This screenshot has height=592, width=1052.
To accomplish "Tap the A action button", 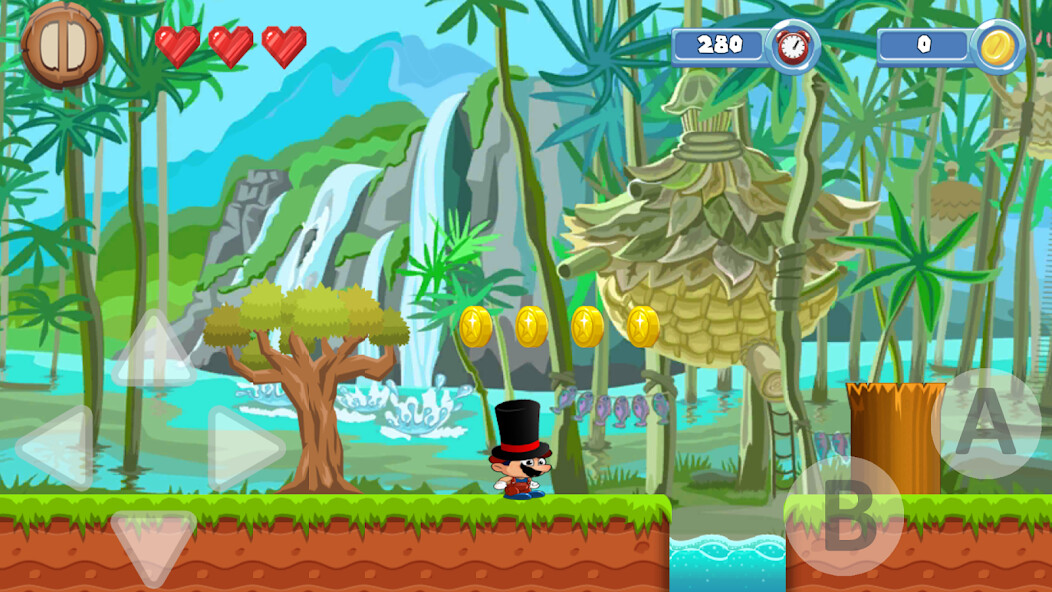I will [x=985, y=423].
